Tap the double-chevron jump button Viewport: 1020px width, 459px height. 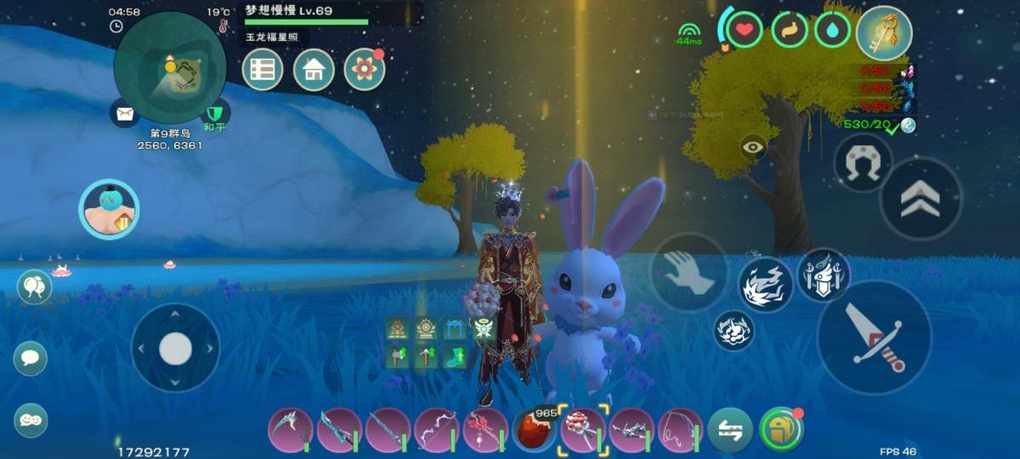point(920,201)
